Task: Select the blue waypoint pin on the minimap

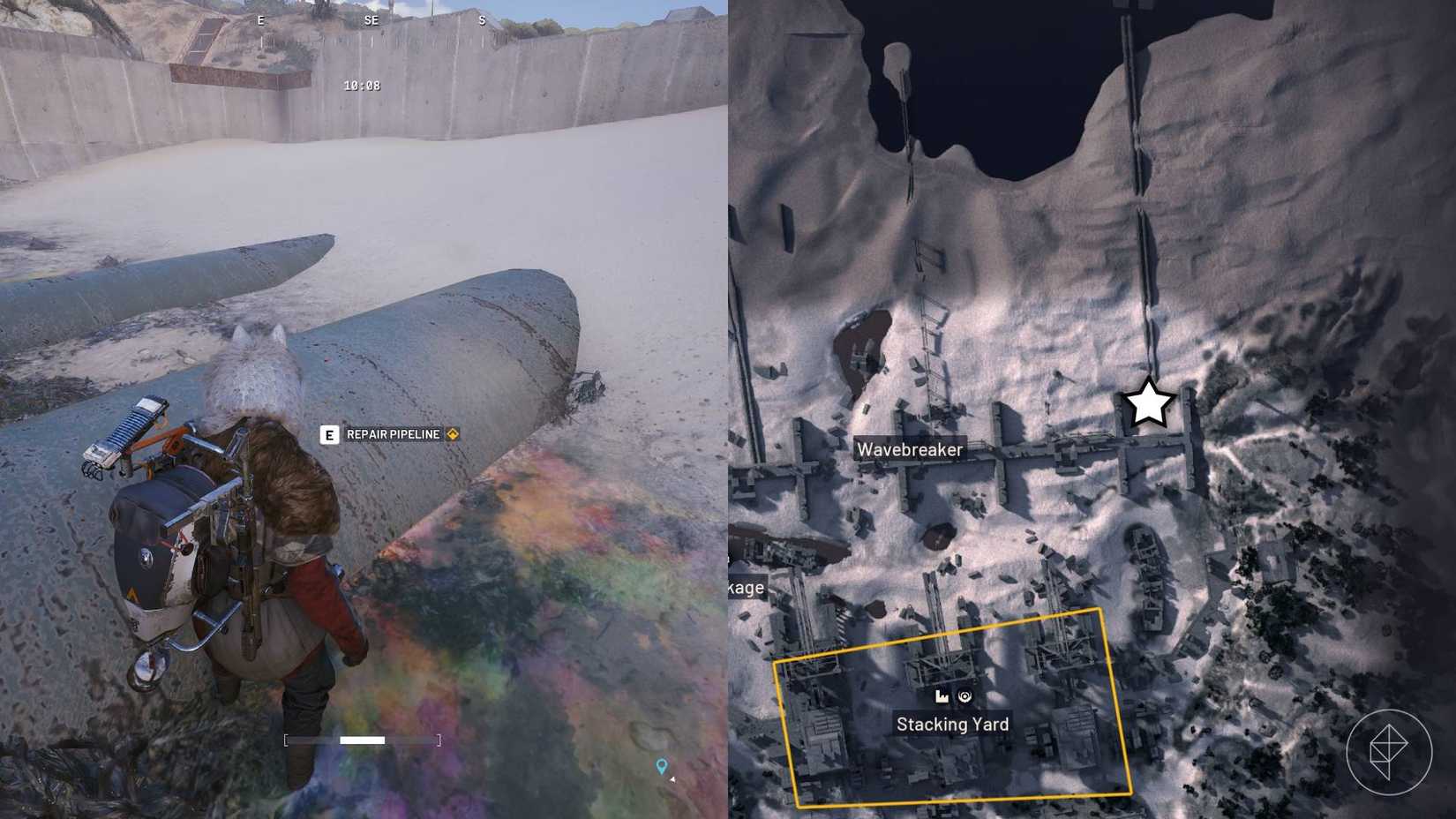Action: [x=662, y=763]
